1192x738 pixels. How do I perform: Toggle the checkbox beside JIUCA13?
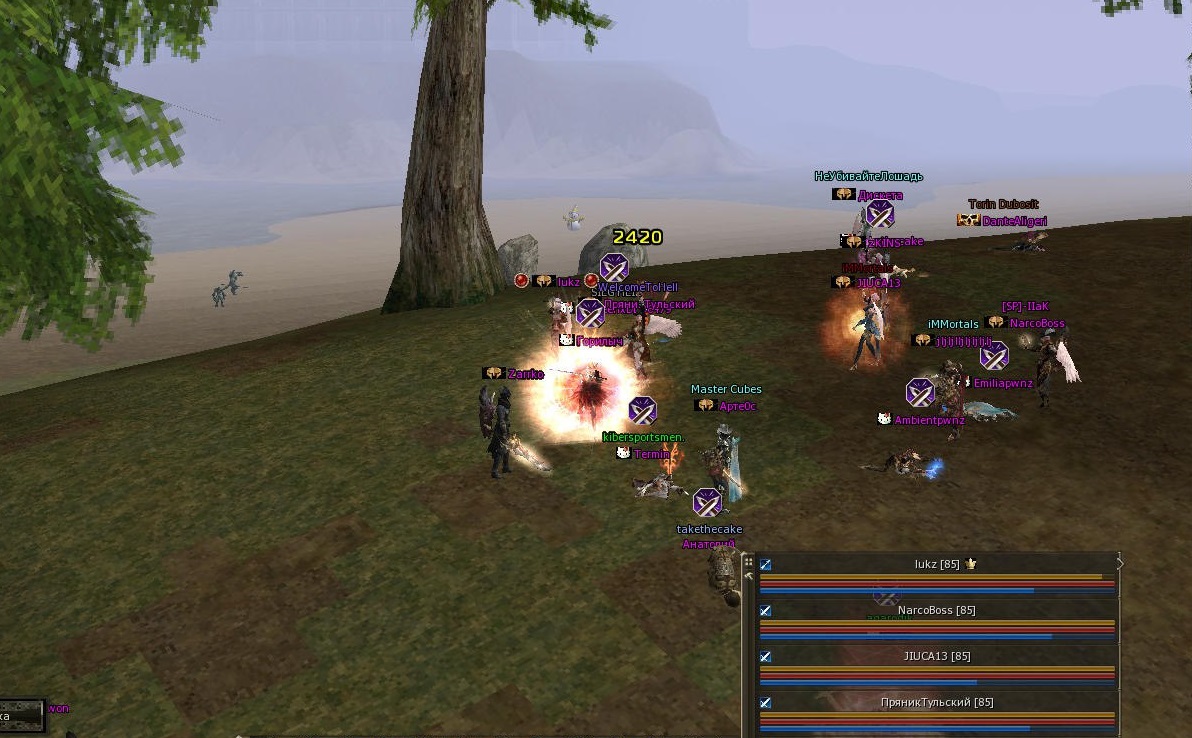click(766, 657)
